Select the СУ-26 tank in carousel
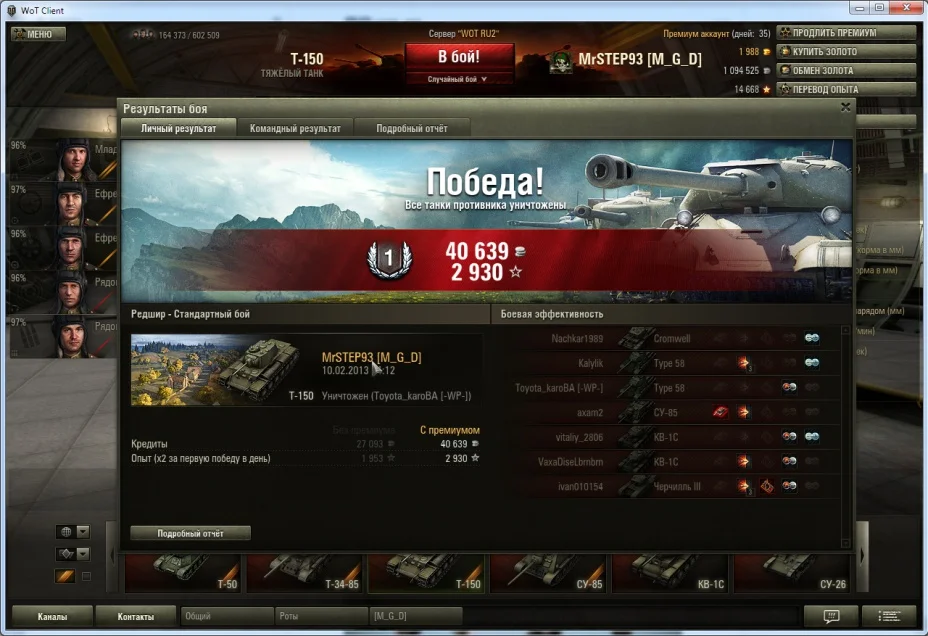Viewport: 928px width, 636px height. point(794,573)
